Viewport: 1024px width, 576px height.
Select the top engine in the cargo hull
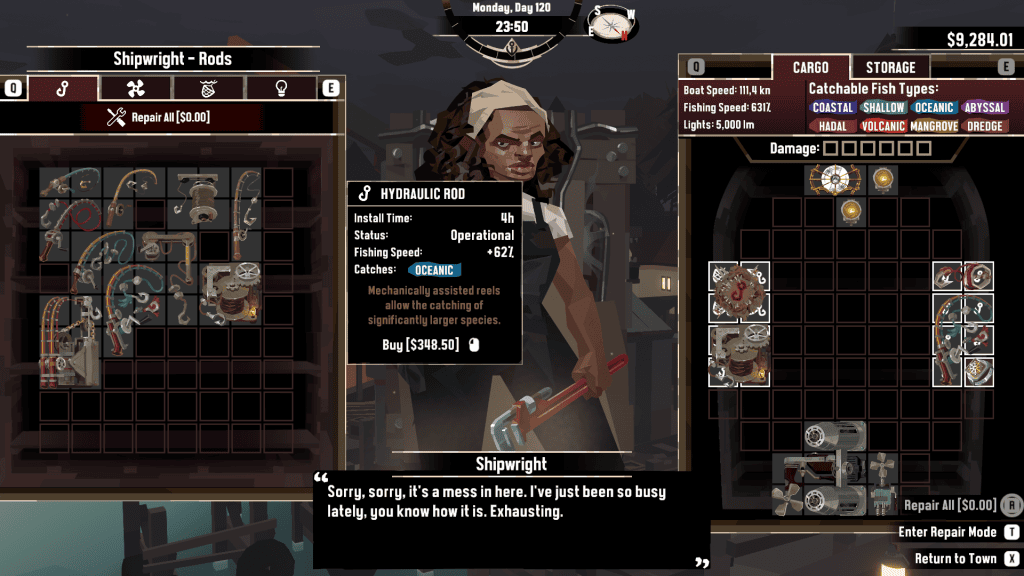835,436
